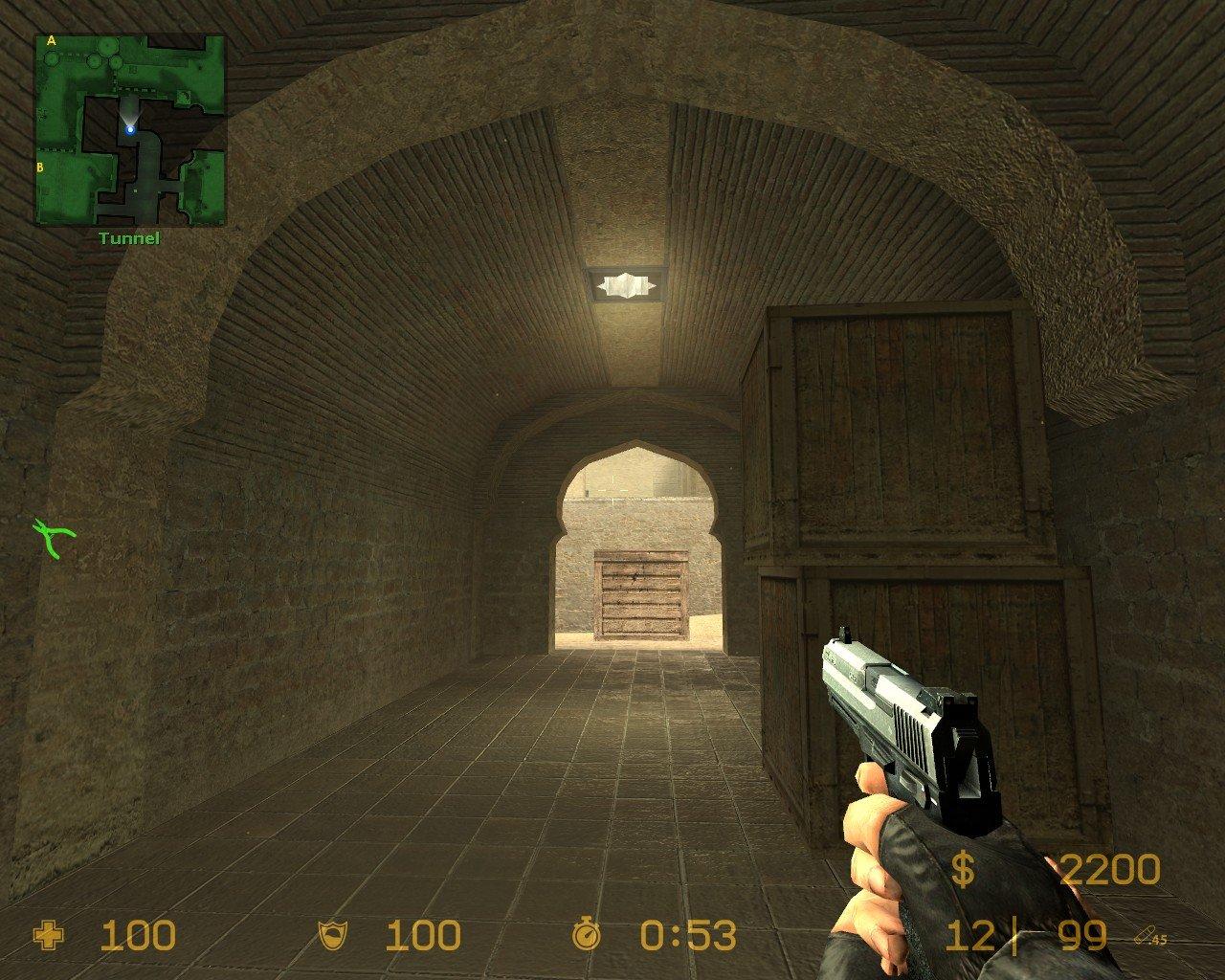The image size is (1225, 980).
Task: Select the green defuse kit icon
Action: click(55, 536)
